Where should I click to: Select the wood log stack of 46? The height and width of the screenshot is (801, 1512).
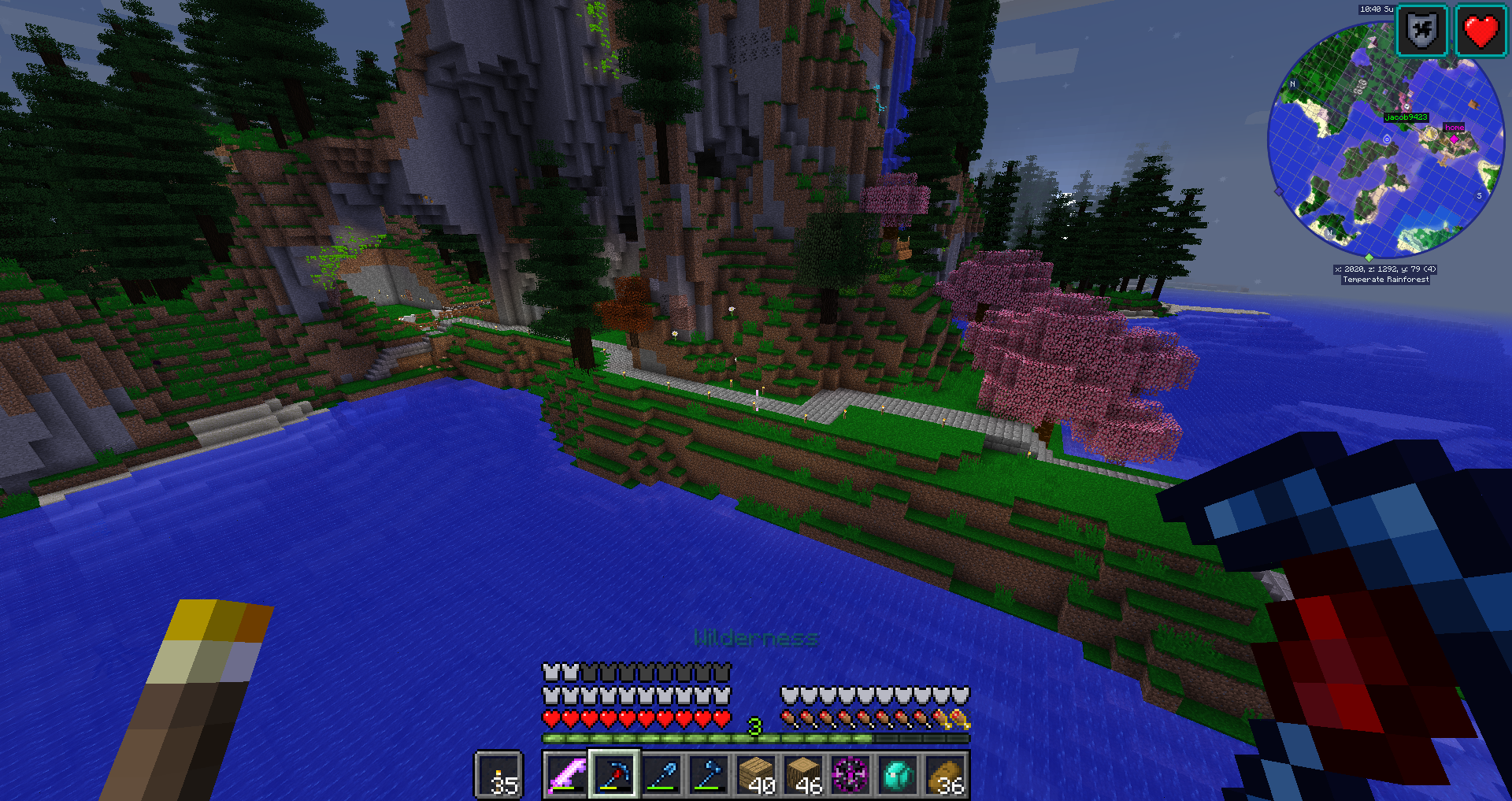(804, 775)
